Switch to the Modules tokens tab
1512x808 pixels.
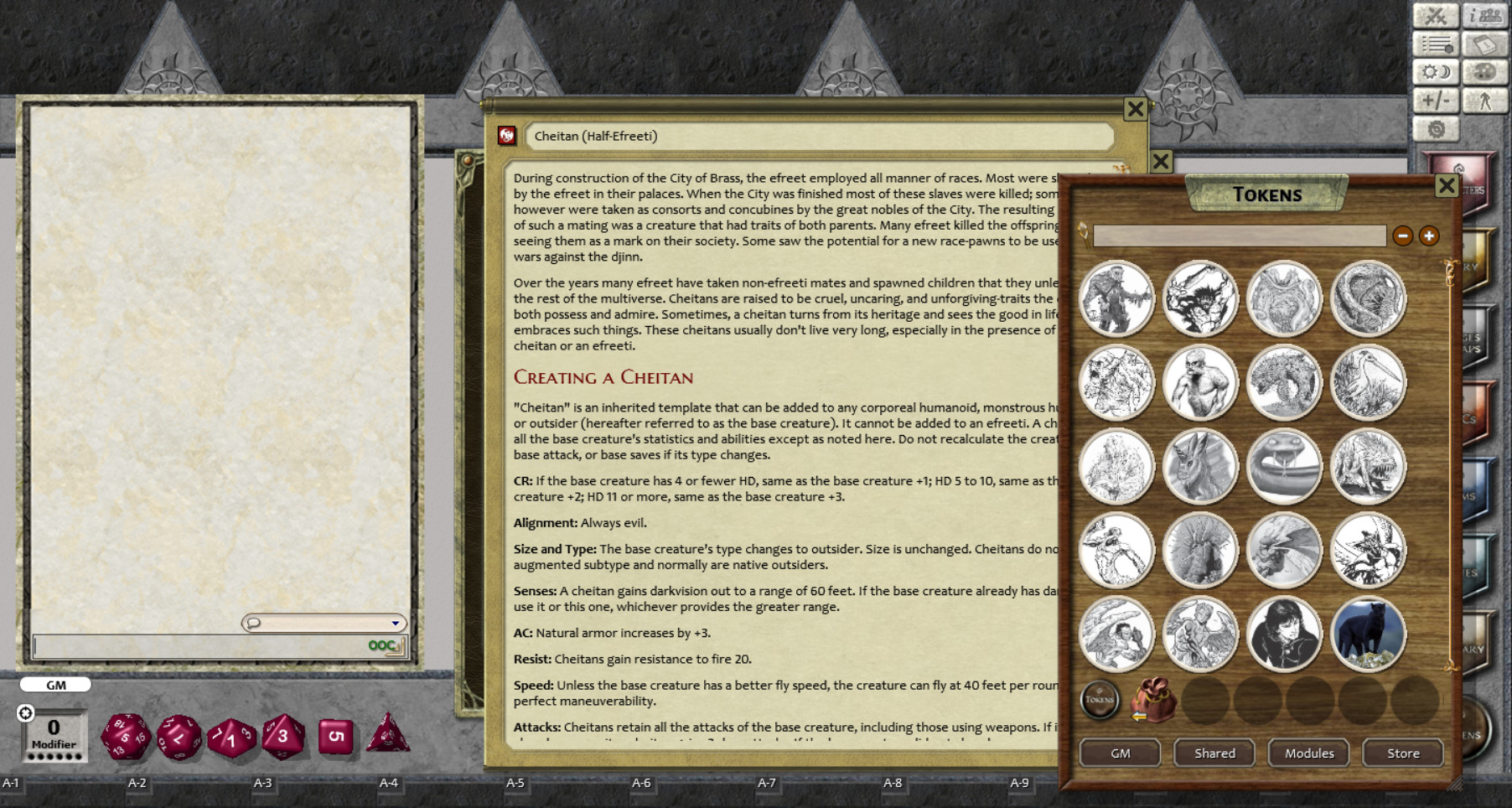1308,753
